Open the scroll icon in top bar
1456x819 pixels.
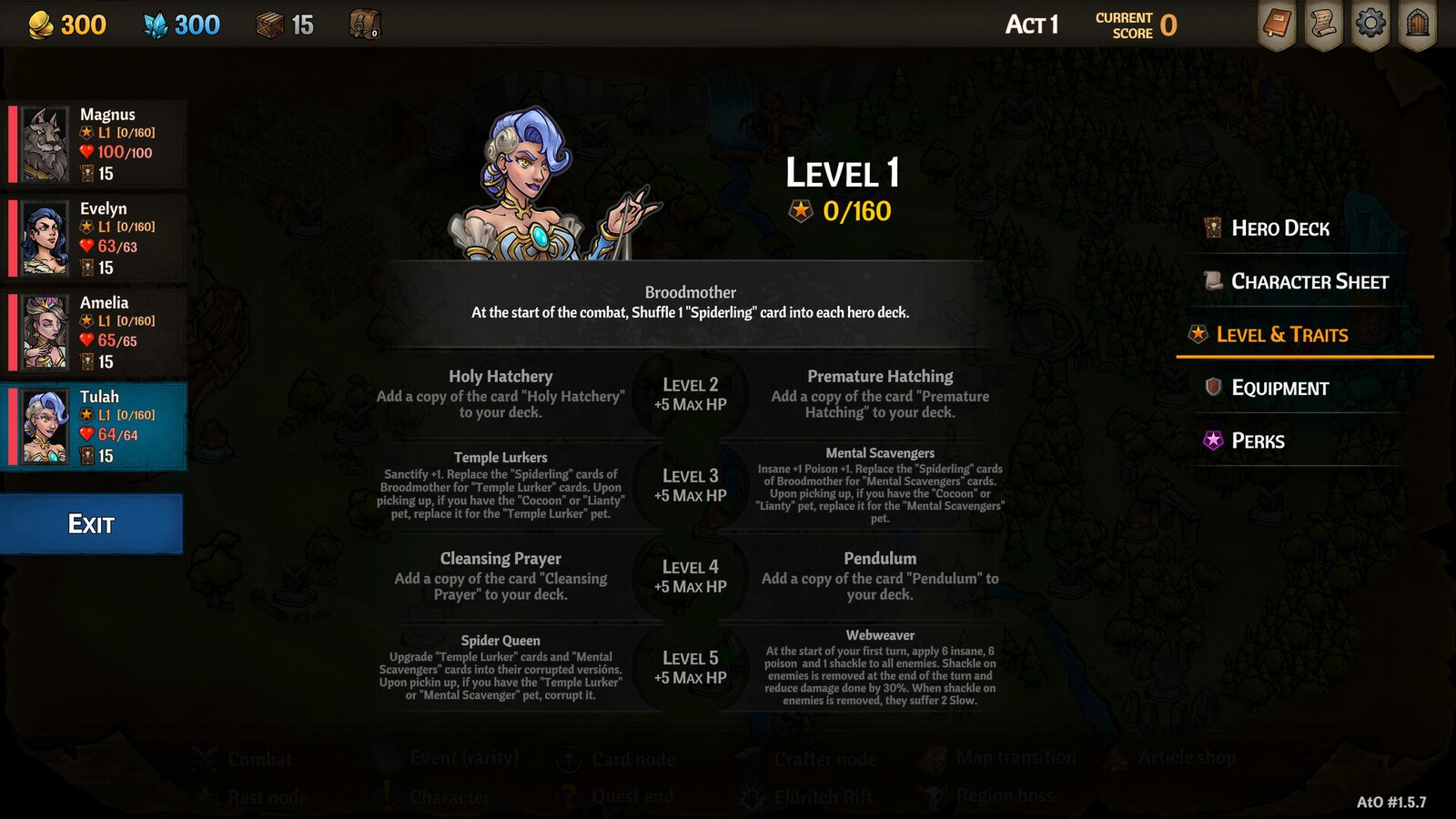pyautogui.click(x=1323, y=25)
